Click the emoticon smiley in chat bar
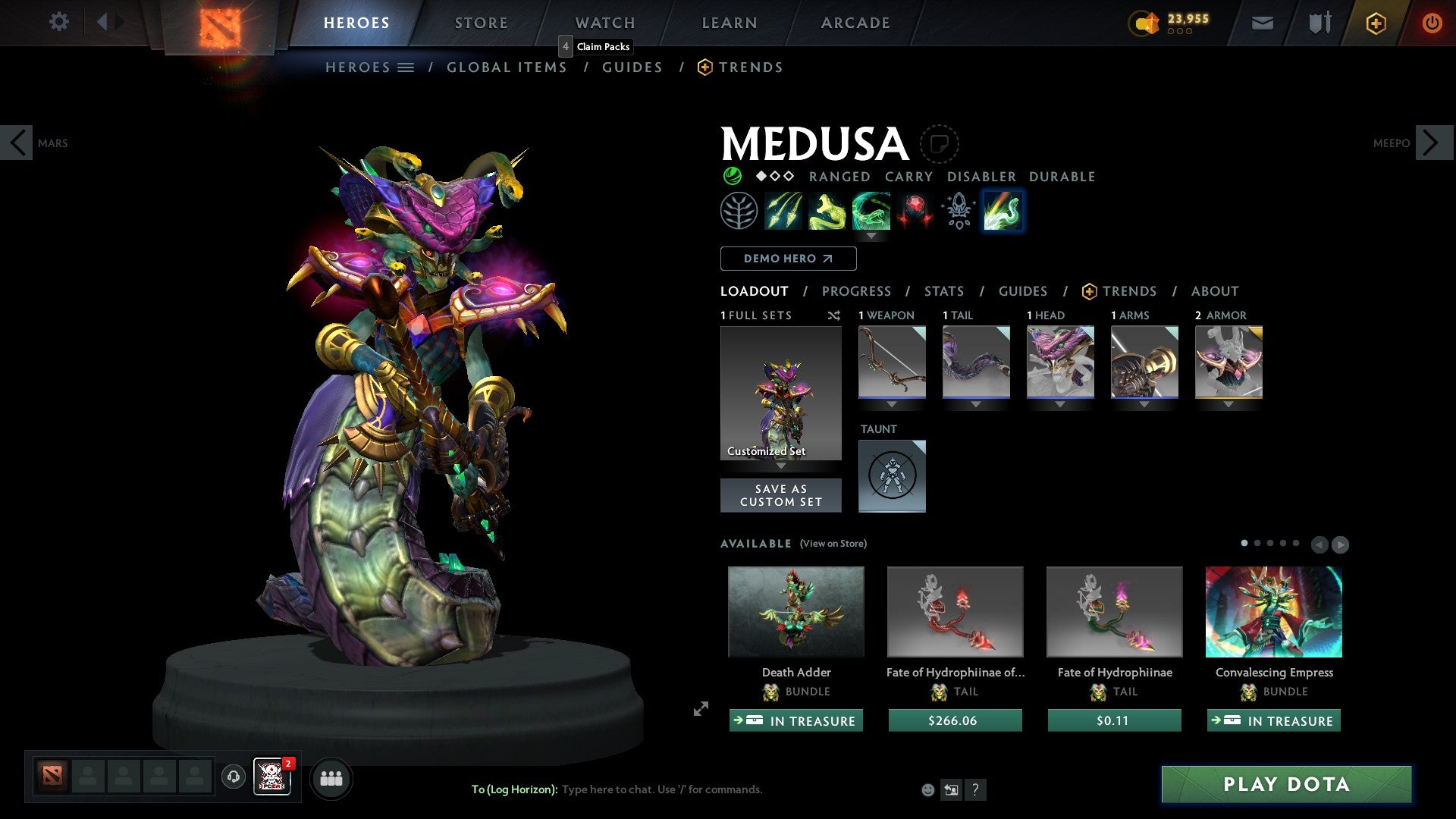 (927, 789)
